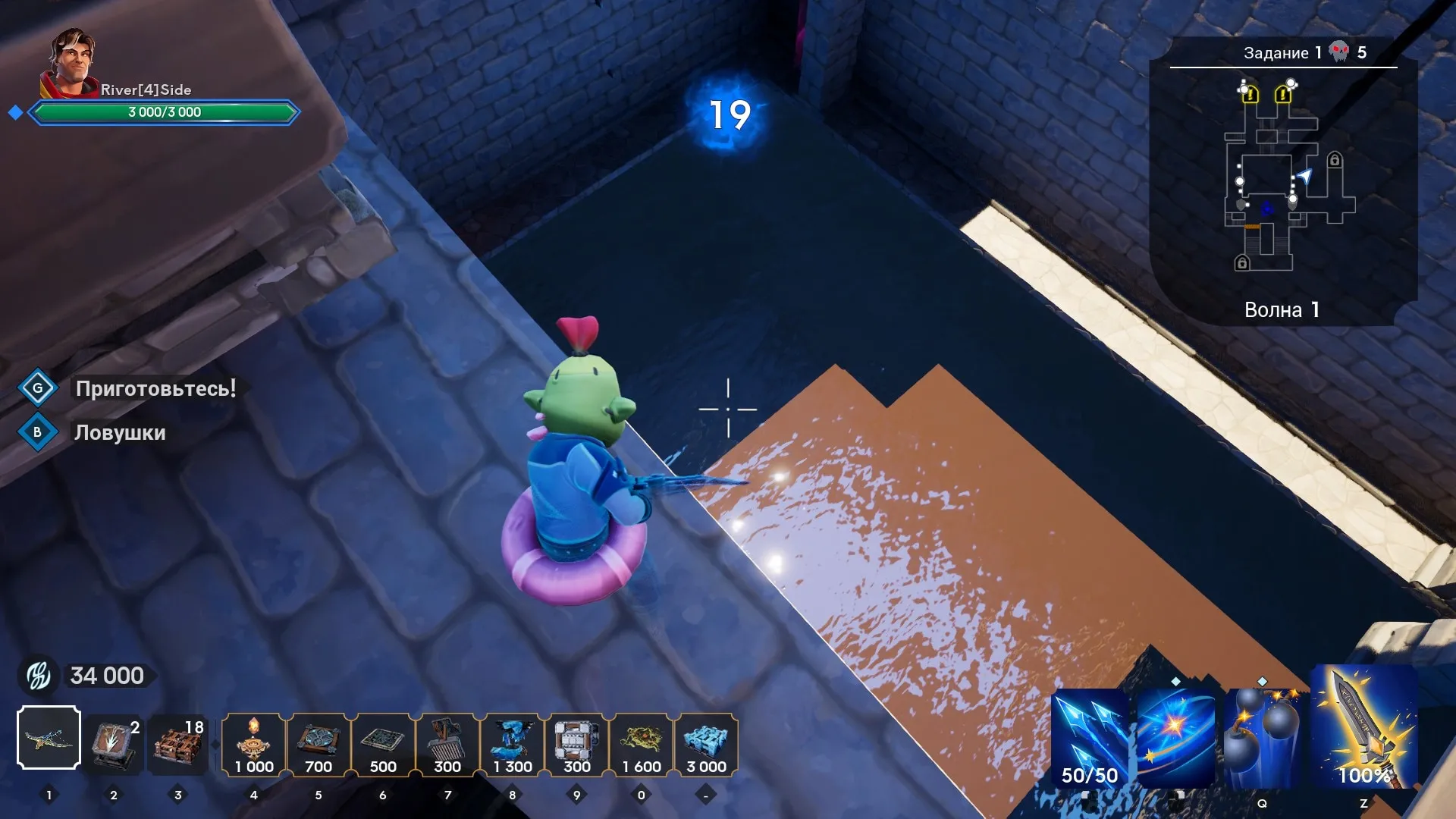Select the crossbow weapon slot
Screen dimensions: 1456x819
[x=49, y=738]
